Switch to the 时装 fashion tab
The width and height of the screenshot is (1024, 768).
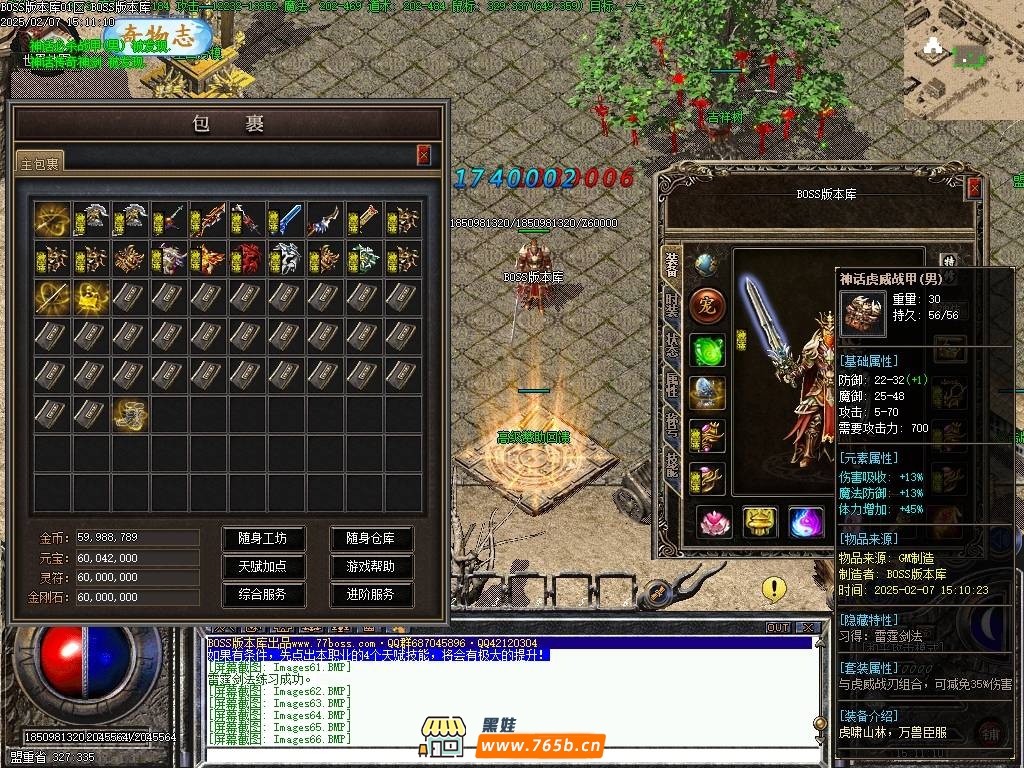tap(672, 303)
